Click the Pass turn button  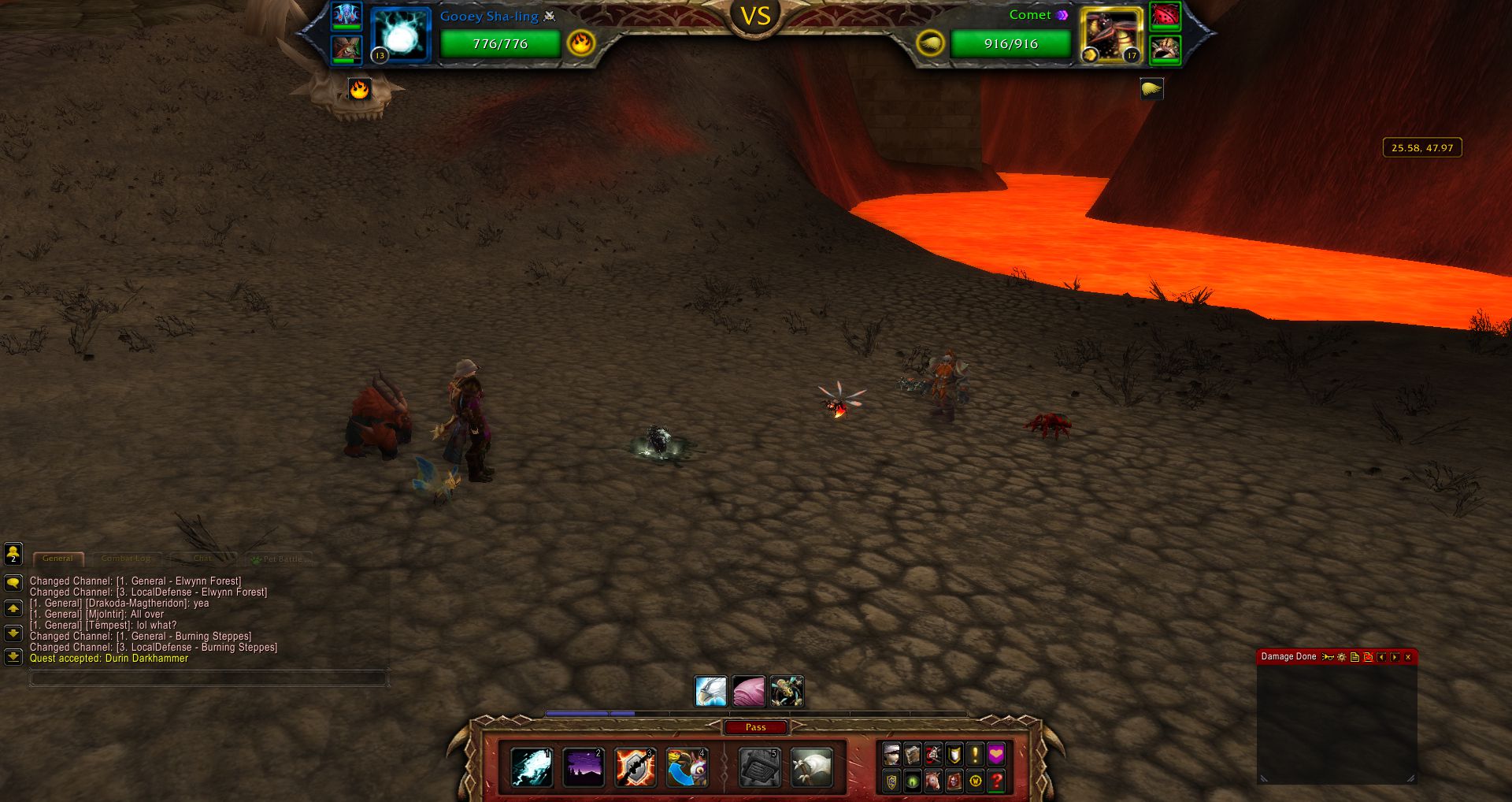pos(755,727)
